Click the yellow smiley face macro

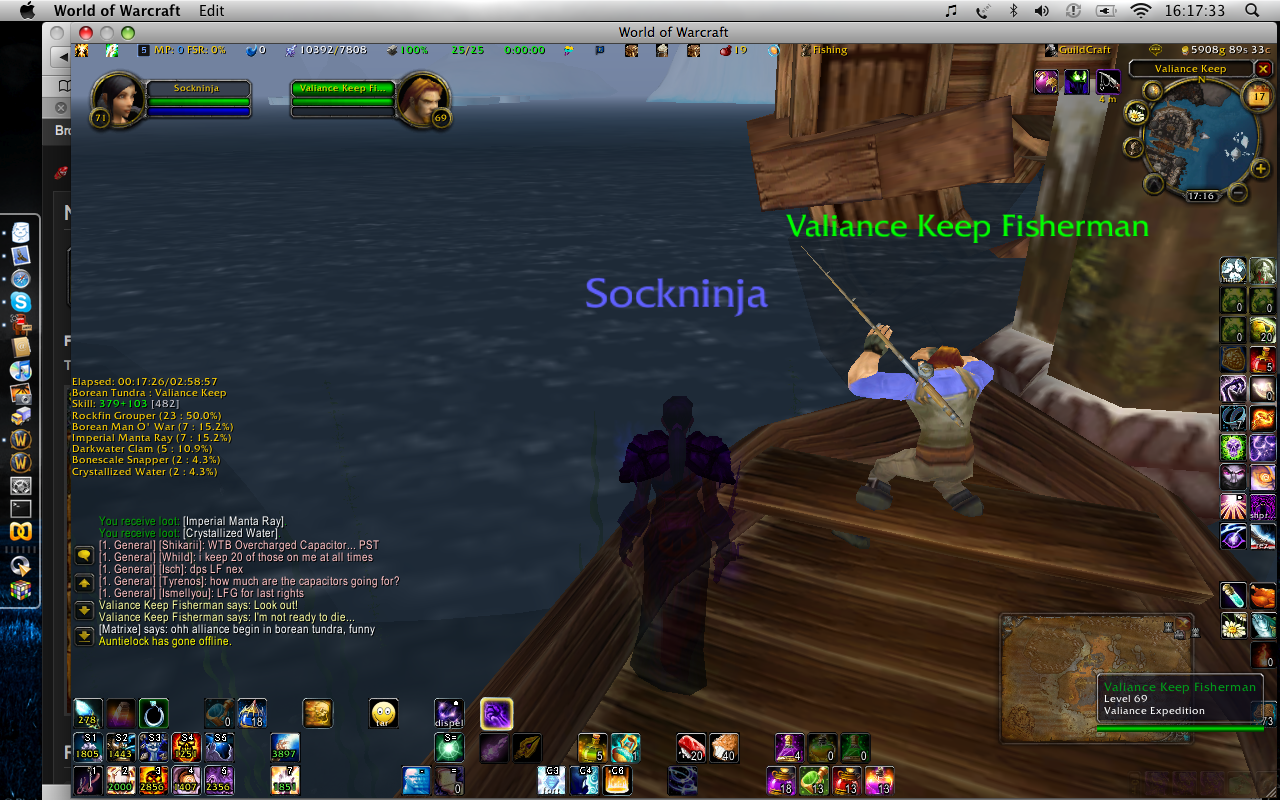point(384,714)
